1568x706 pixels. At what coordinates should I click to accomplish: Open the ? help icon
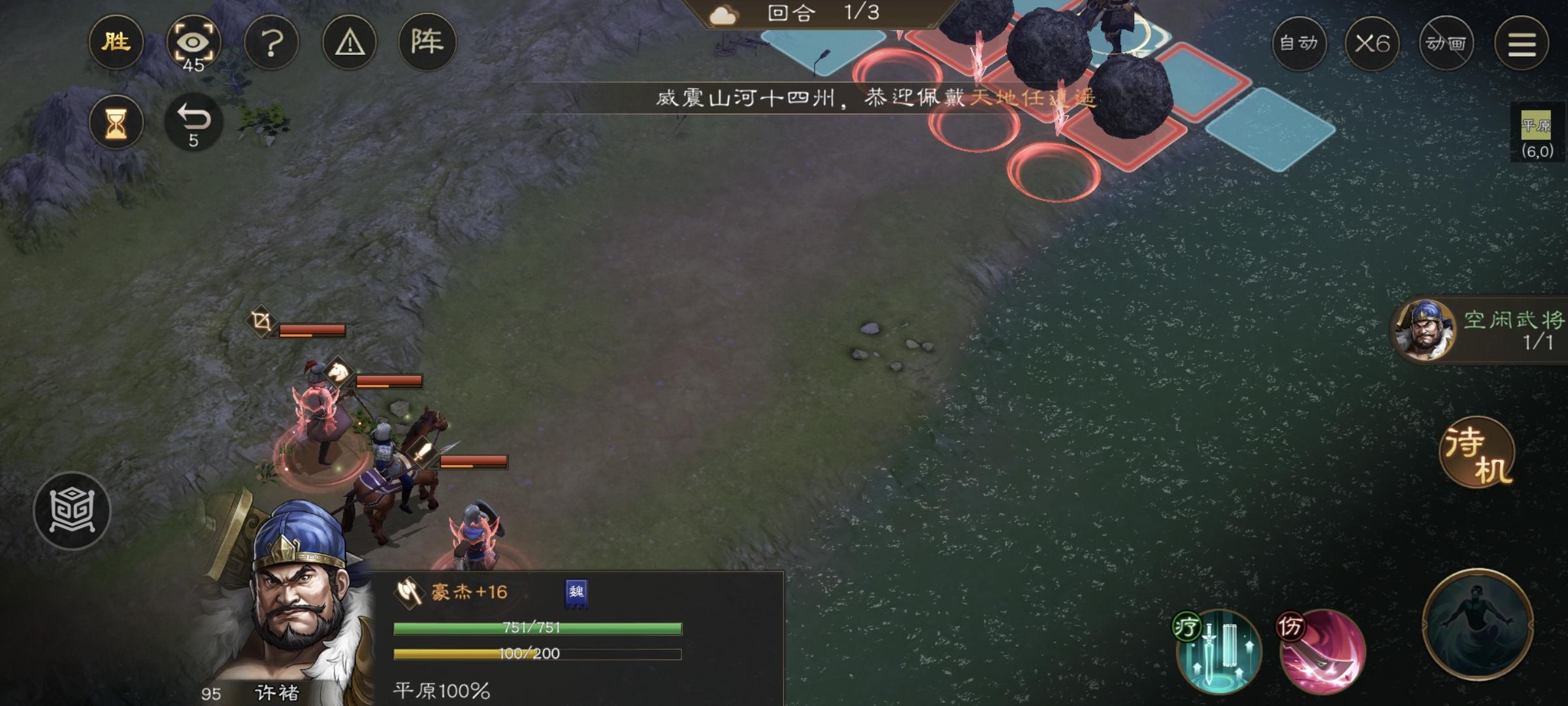click(272, 42)
